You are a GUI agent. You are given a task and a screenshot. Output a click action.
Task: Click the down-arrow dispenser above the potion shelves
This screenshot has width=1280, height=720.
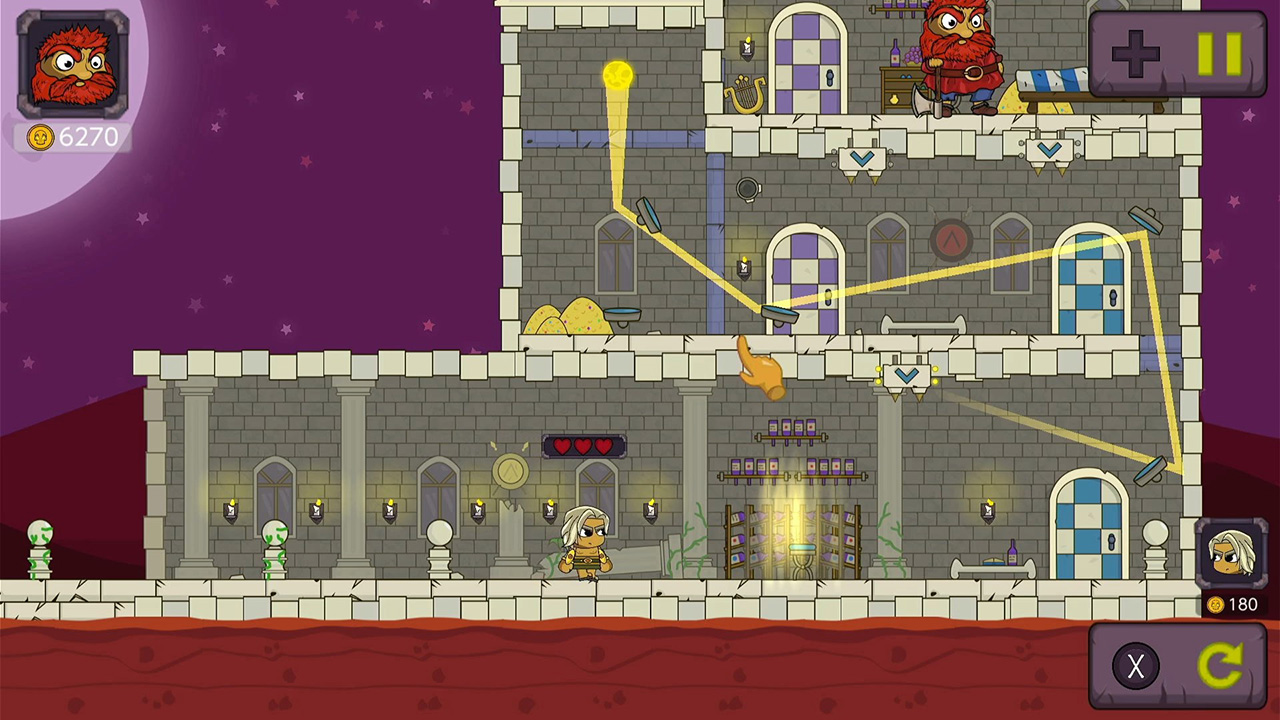pos(907,373)
